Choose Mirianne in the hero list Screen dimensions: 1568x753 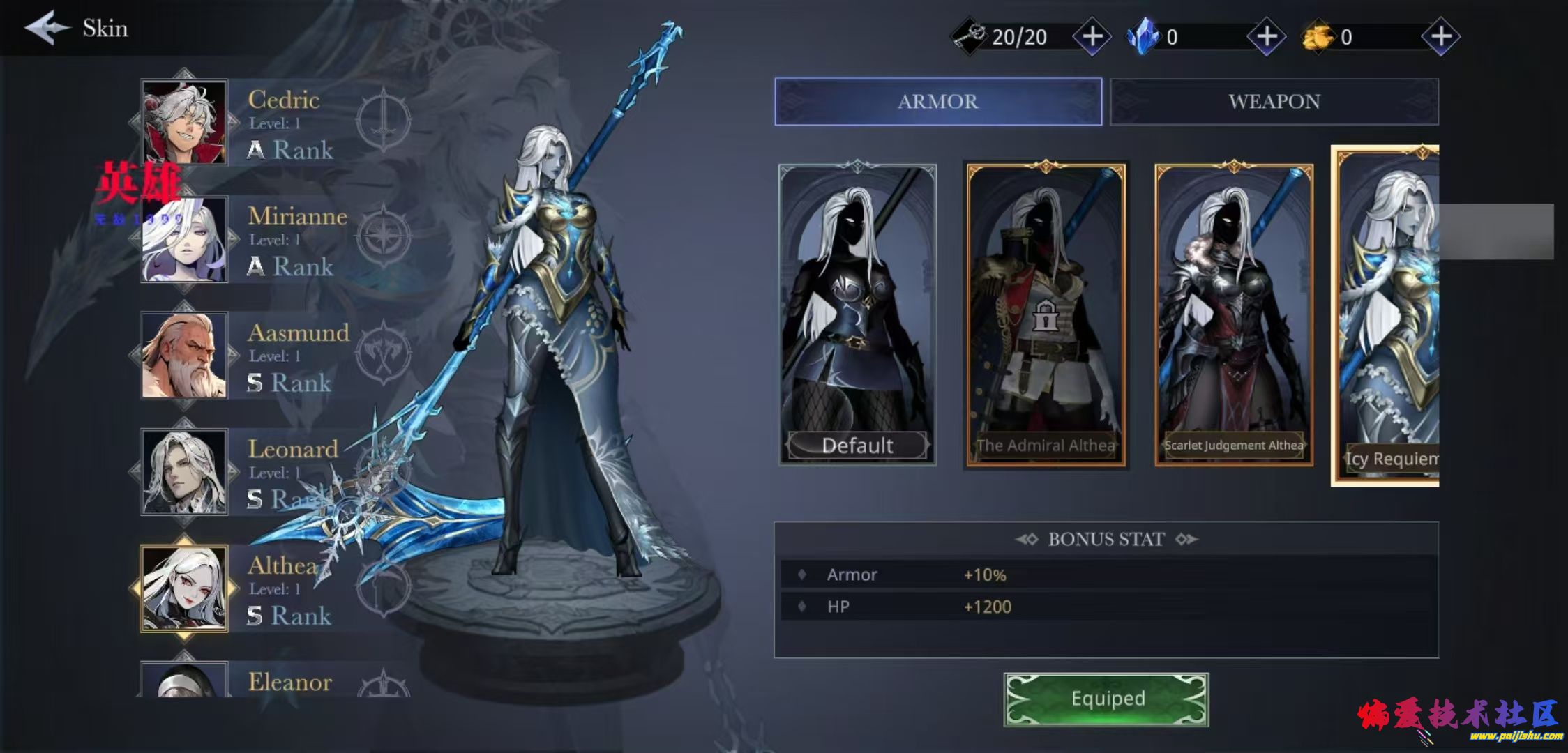[x=185, y=239]
